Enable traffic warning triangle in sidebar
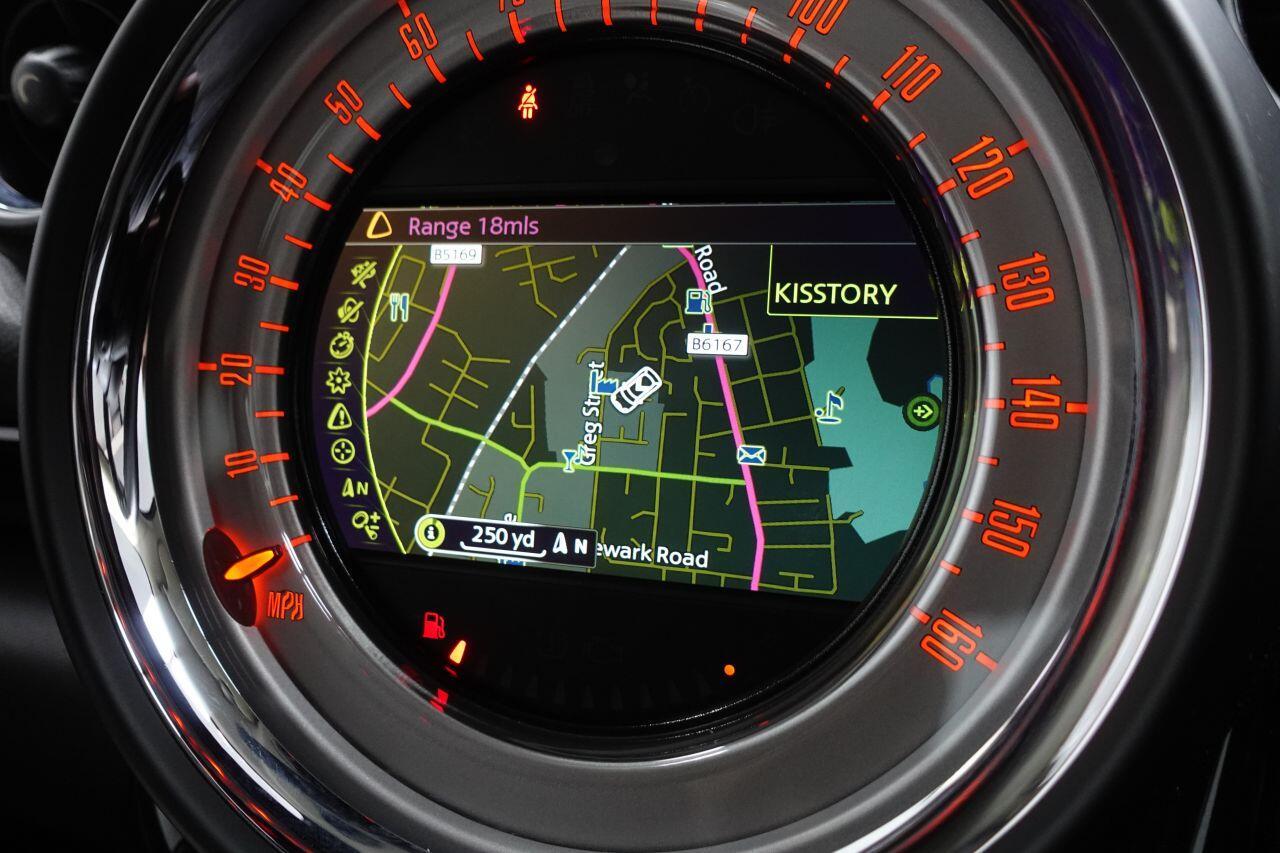1280x853 pixels. click(x=339, y=417)
